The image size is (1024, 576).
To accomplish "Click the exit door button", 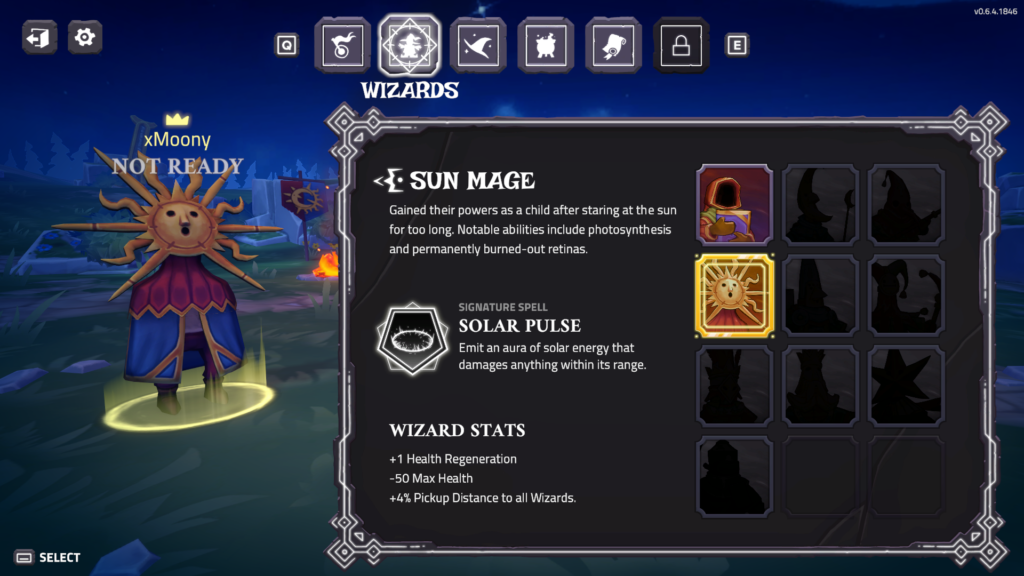I will coord(40,38).
